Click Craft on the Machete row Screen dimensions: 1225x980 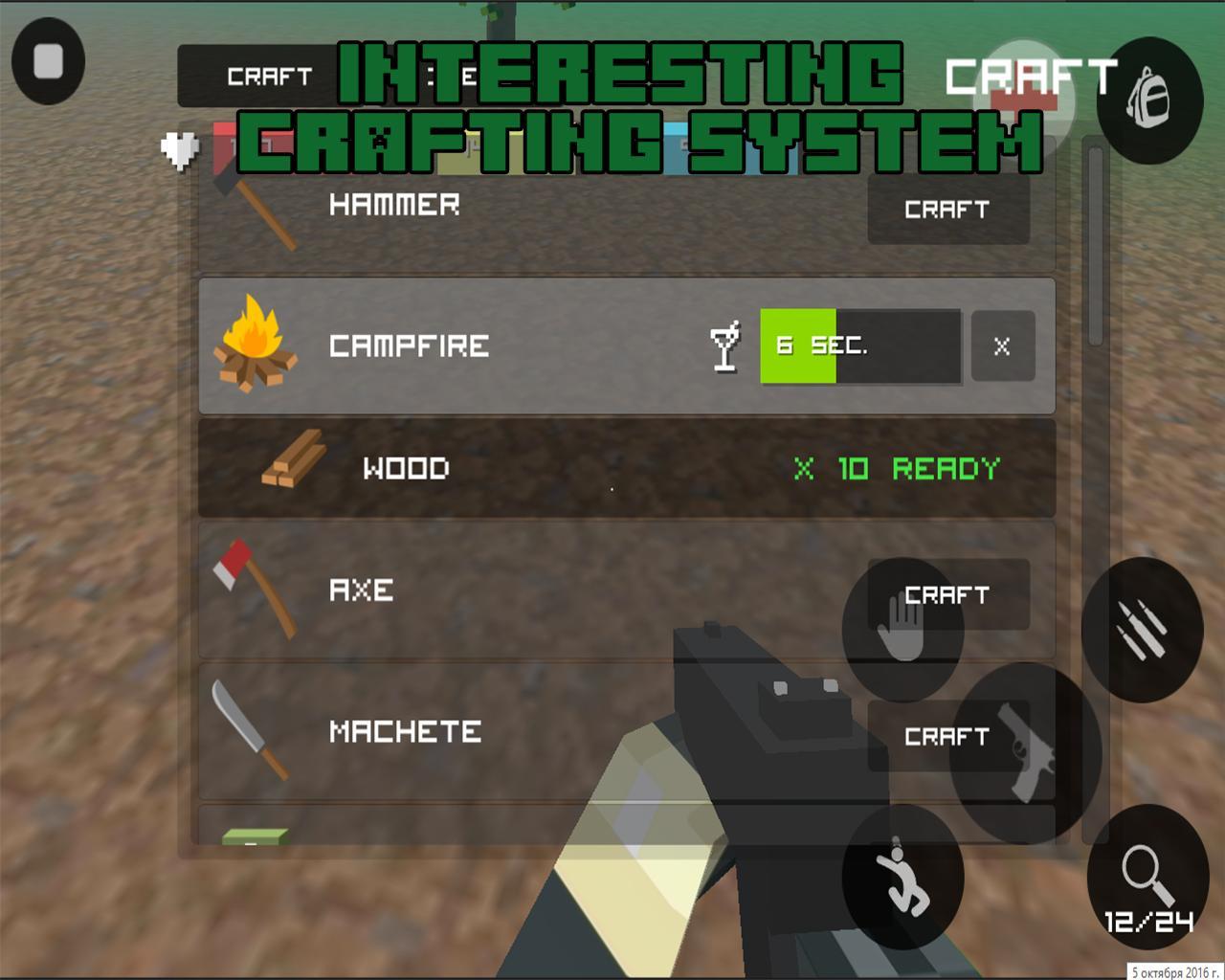947,737
